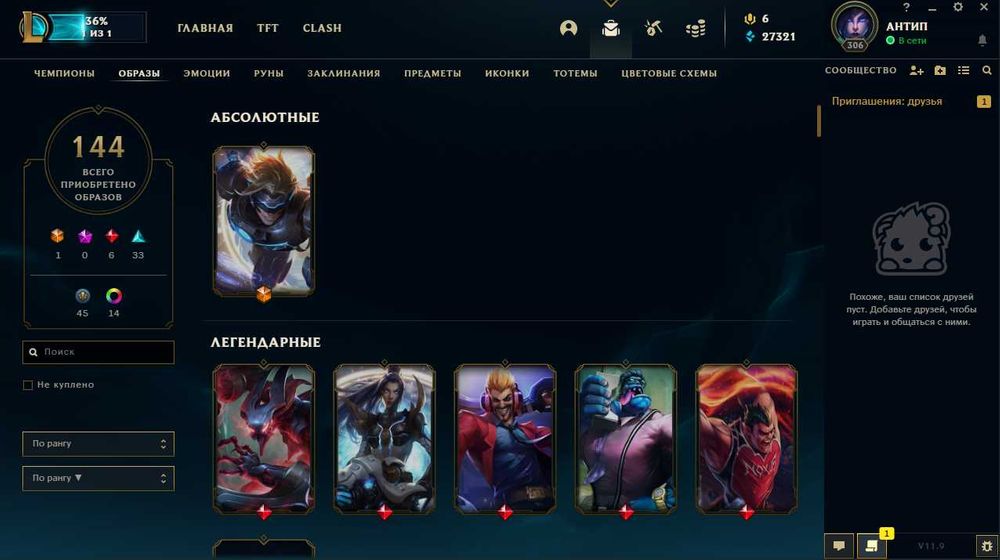Switch to the ЧЕМПИОНЫ tab
1000x560 pixels.
click(x=64, y=73)
